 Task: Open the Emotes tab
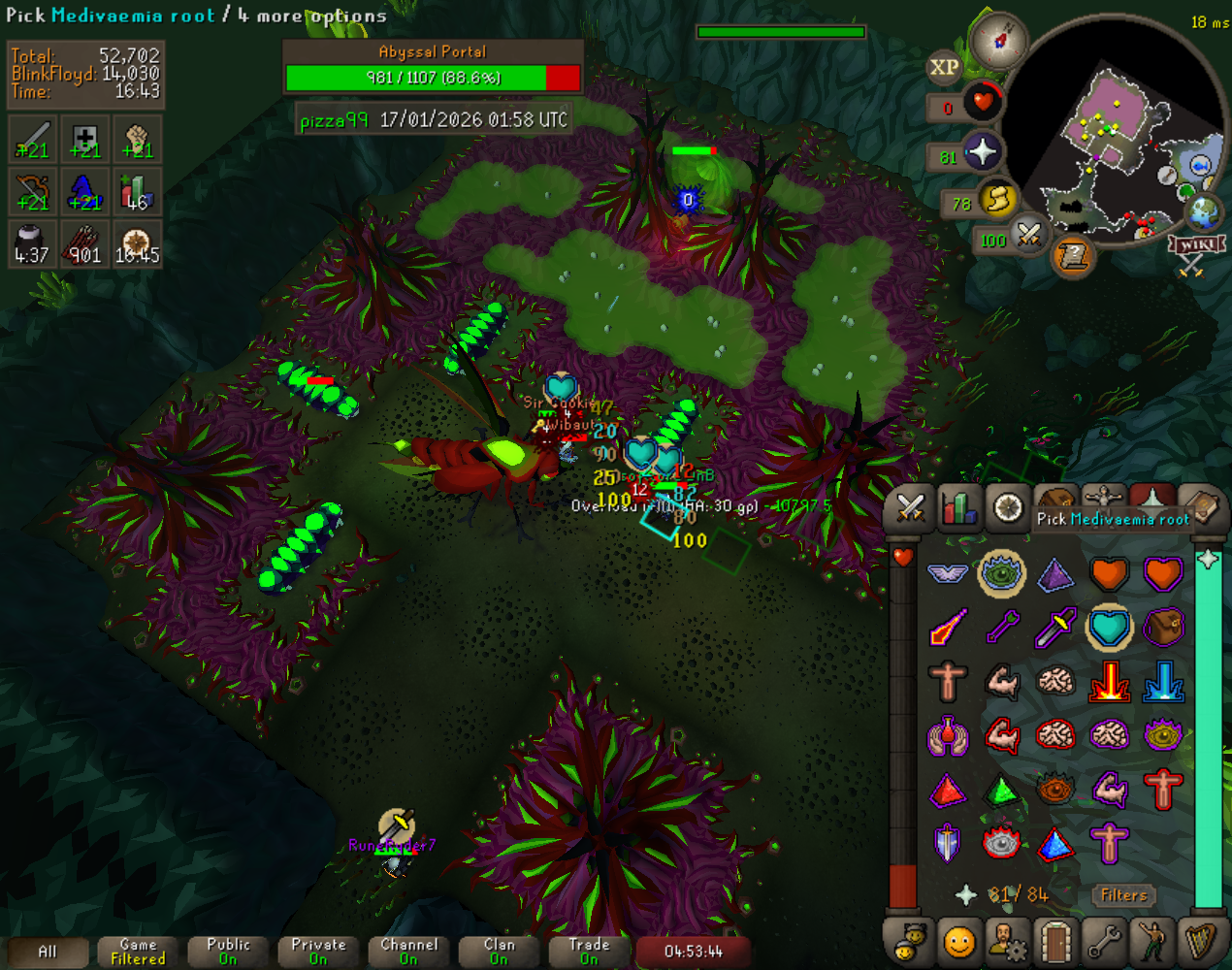[1152, 941]
